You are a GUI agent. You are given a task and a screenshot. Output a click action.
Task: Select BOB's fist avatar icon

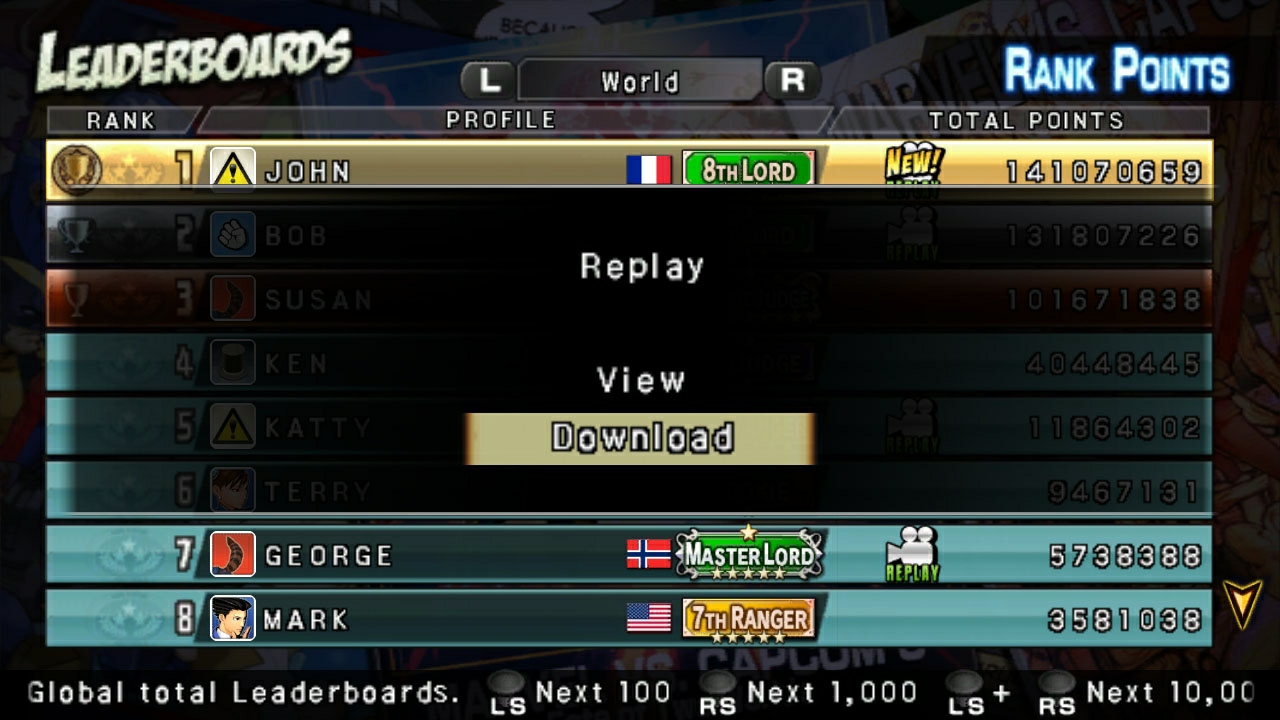[232, 235]
